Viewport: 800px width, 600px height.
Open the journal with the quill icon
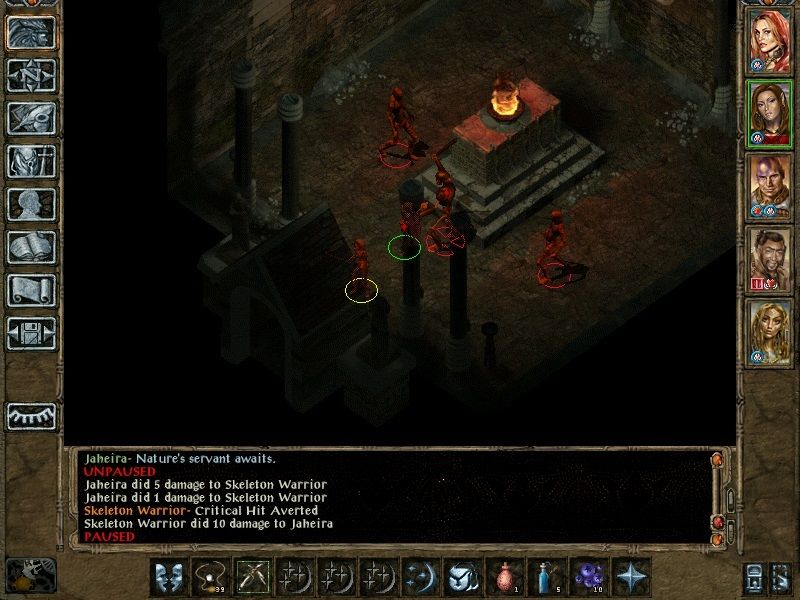pyautogui.click(x=31, y=118)
